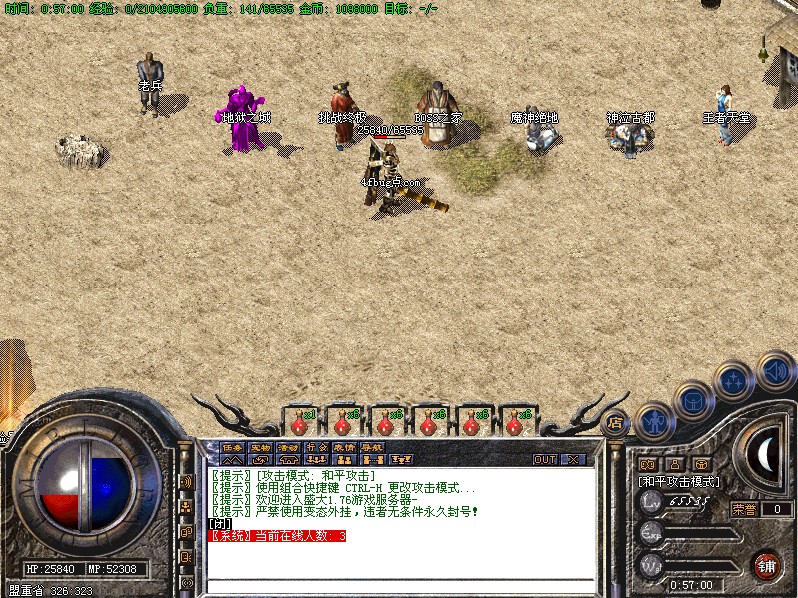Screen dimensions: 798x598
Task: Toggle sound with the speaker button
Action: tap(775, 371)
